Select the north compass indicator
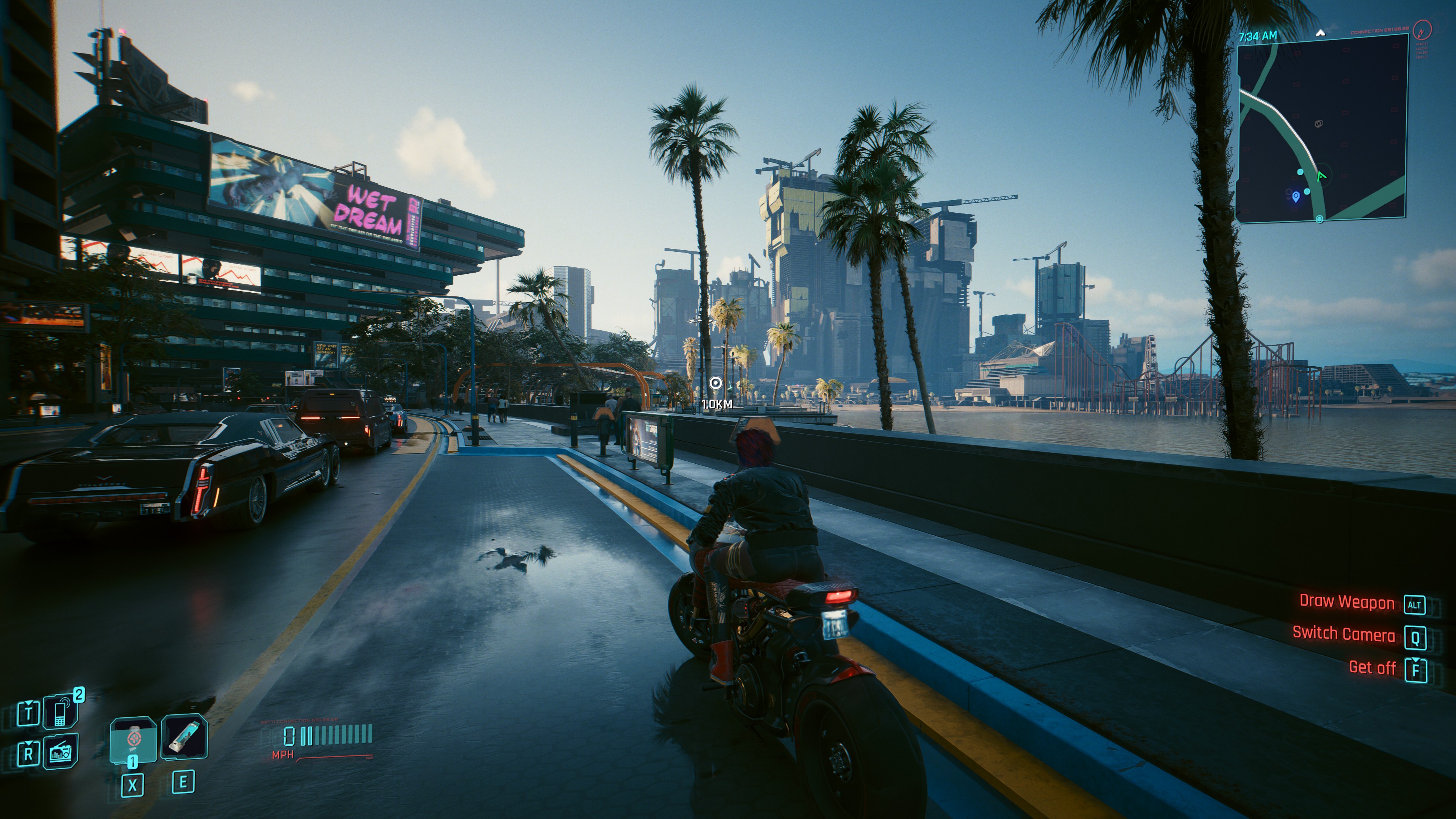 coord(1320,33)
